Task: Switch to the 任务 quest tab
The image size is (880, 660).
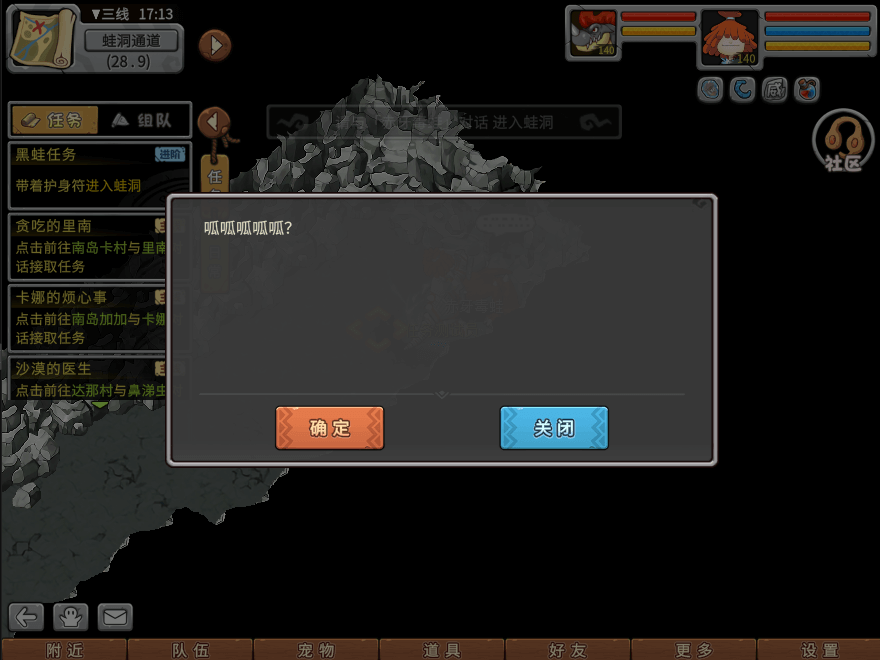Action: coord(55,120)
